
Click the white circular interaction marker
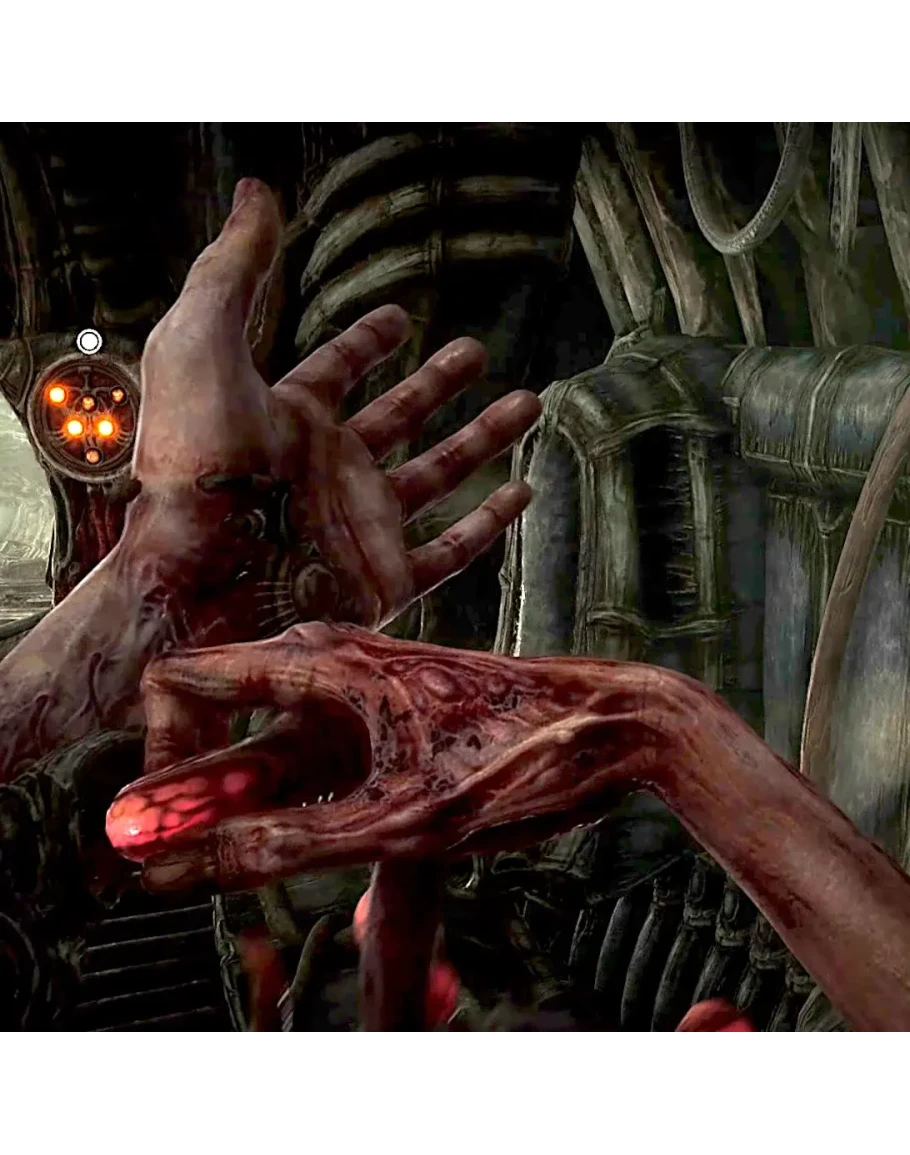[x=89, y=342]
